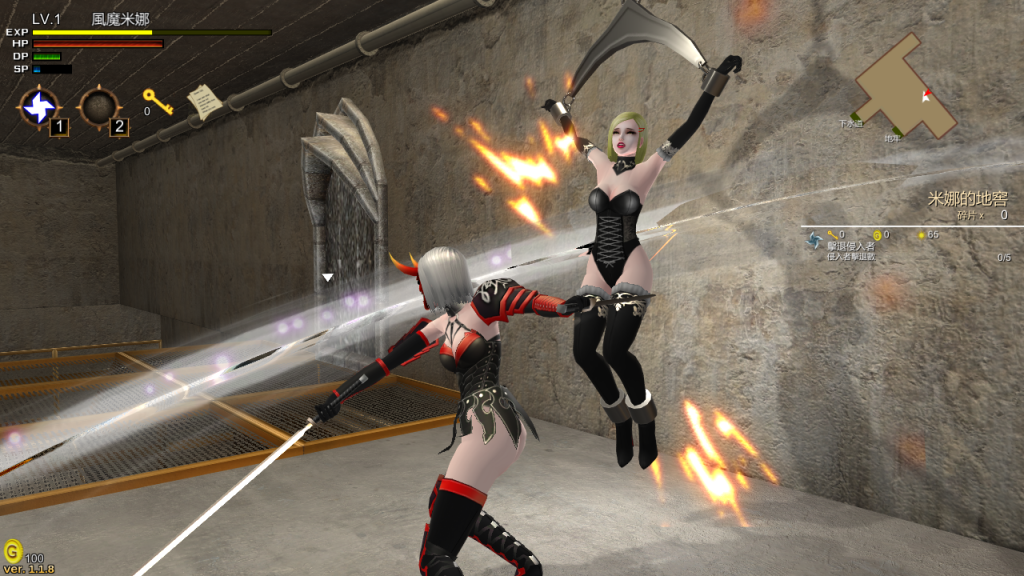Select the 下水道 exit marker on minimap

click(851, 123)
